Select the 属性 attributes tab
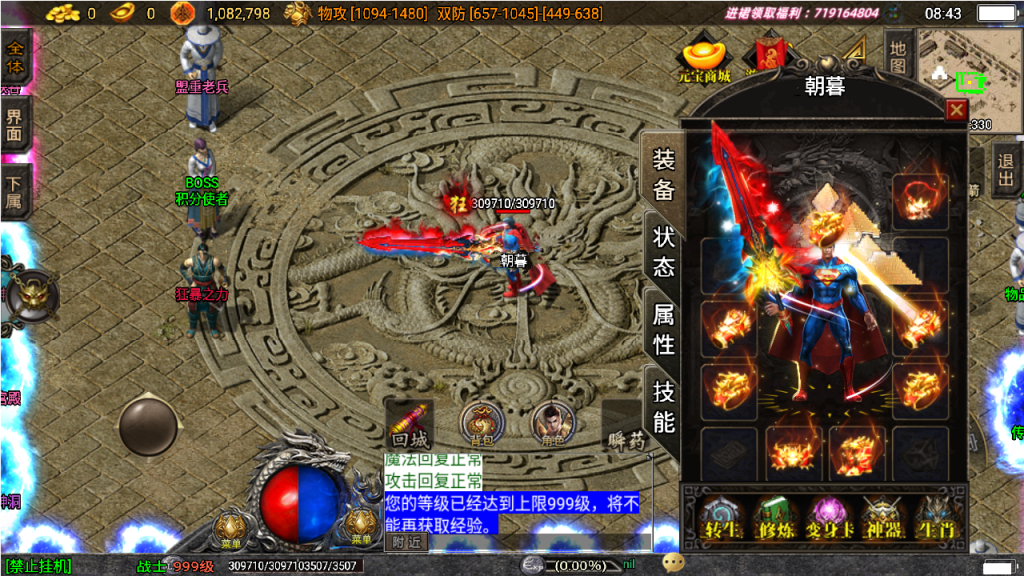 coord(664,329)
